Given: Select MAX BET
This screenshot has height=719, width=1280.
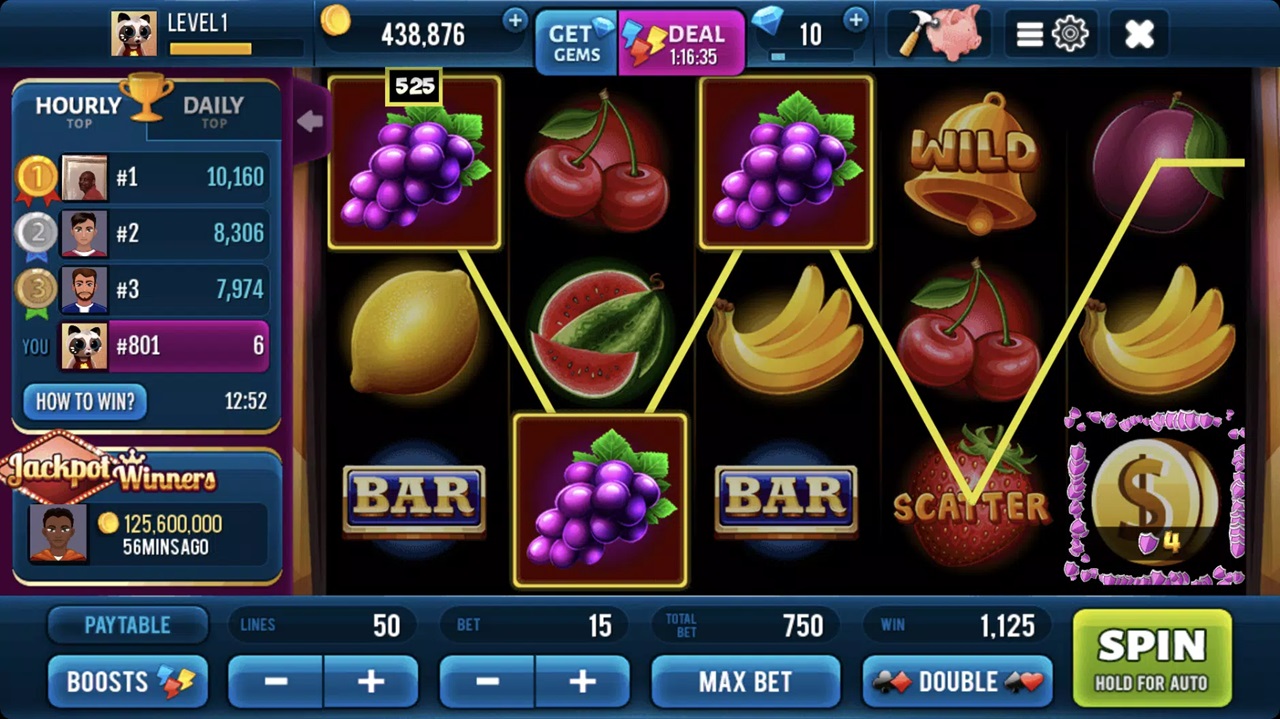Looking at the screenshot, I should [745, 682].
